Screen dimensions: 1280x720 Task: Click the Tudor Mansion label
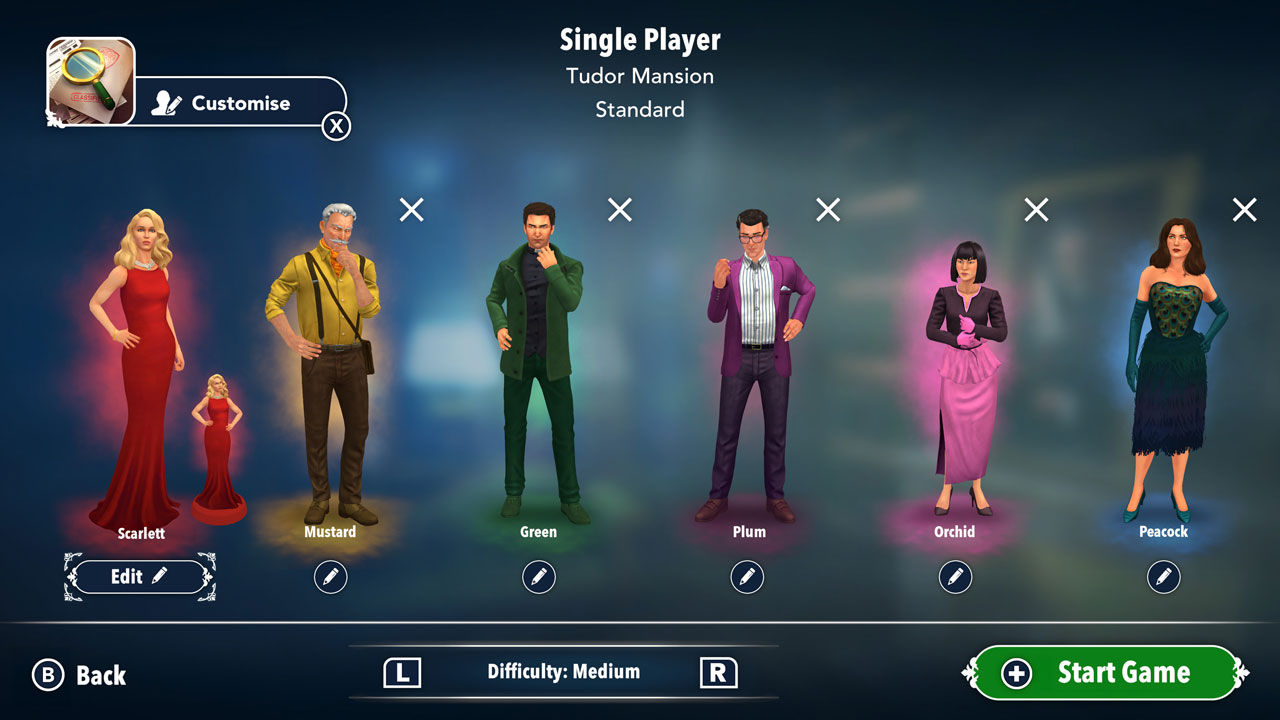pos(639,76)
